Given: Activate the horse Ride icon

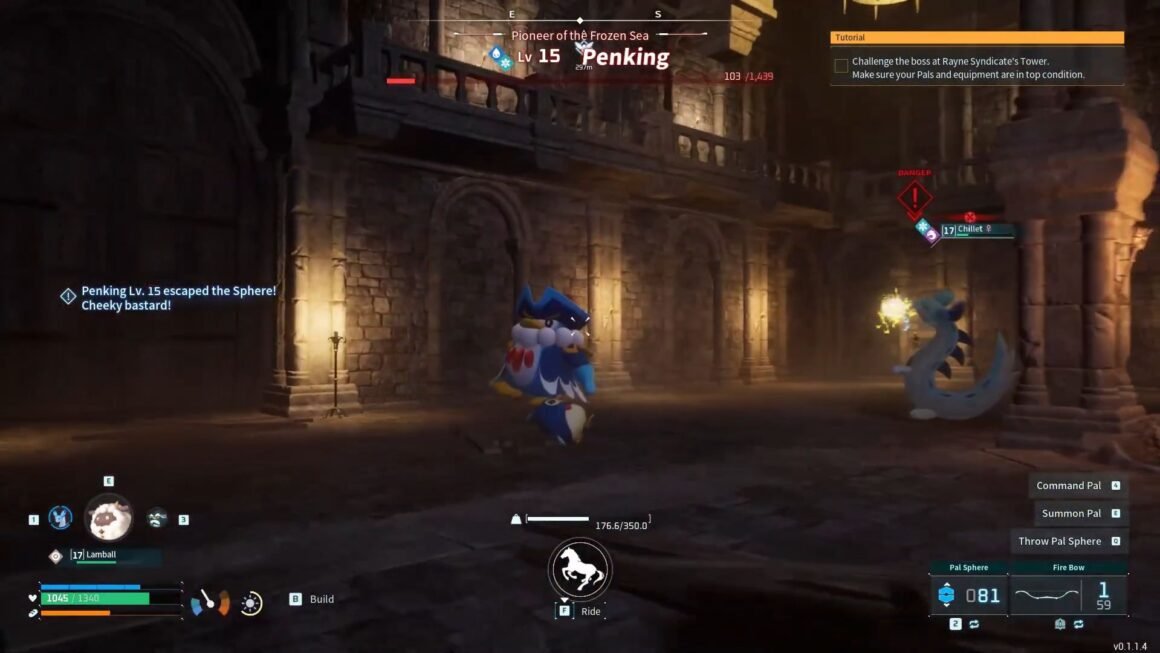Looking at the screenshot, I should (580, 570).
